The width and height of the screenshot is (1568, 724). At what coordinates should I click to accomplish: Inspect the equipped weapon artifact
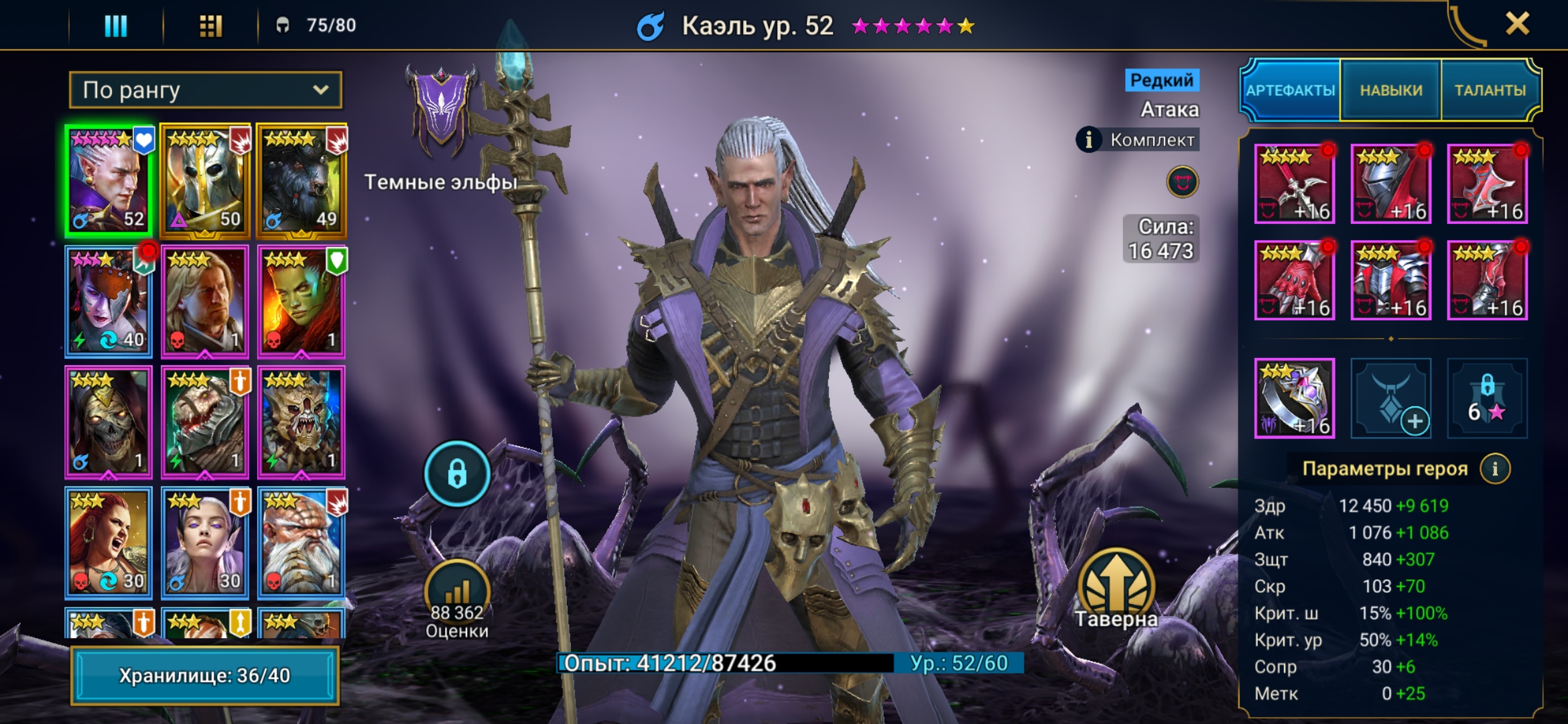coord(1294,183)
